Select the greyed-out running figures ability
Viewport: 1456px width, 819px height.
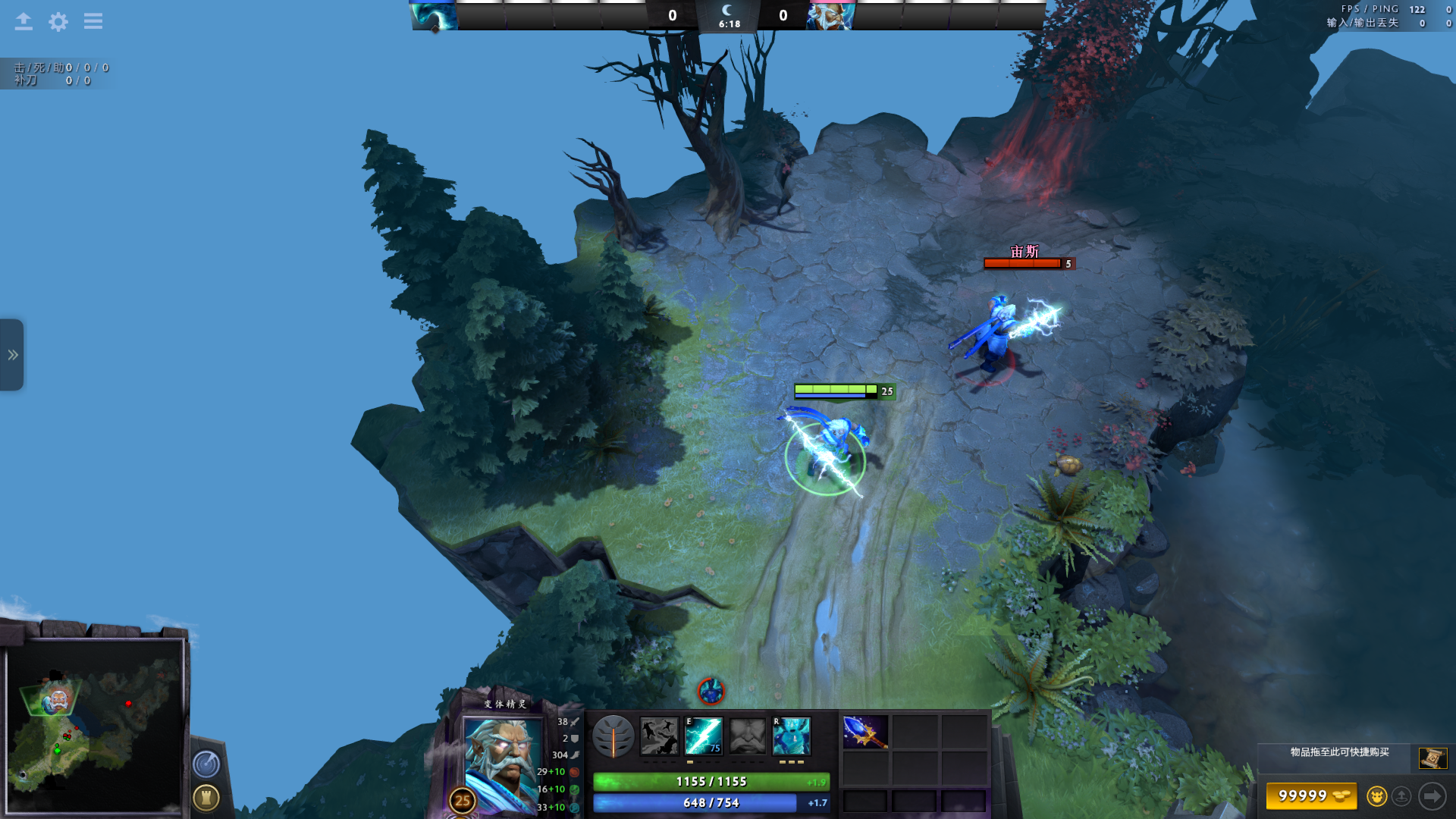click(x=659, y=736)
